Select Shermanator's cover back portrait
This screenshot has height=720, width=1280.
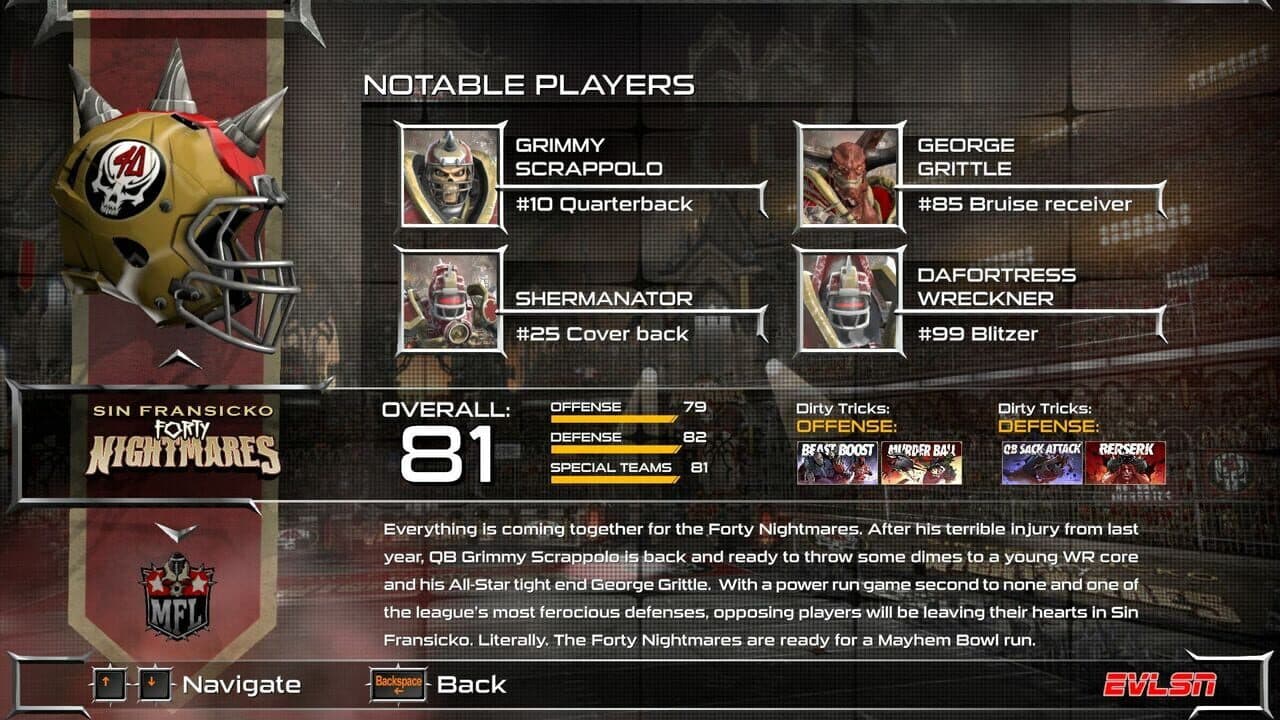[450, 300]
